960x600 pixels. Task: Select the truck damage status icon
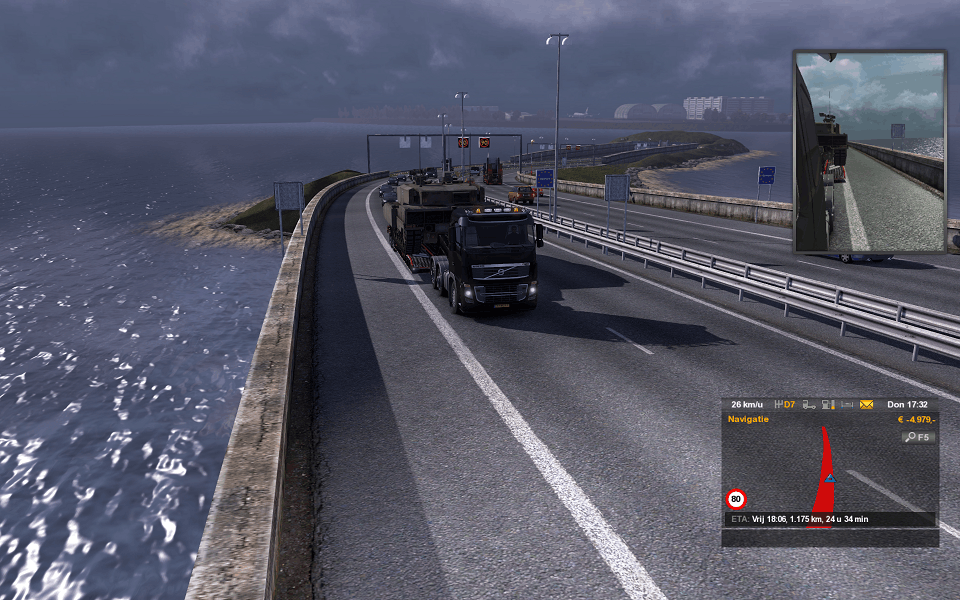point(808,405)
